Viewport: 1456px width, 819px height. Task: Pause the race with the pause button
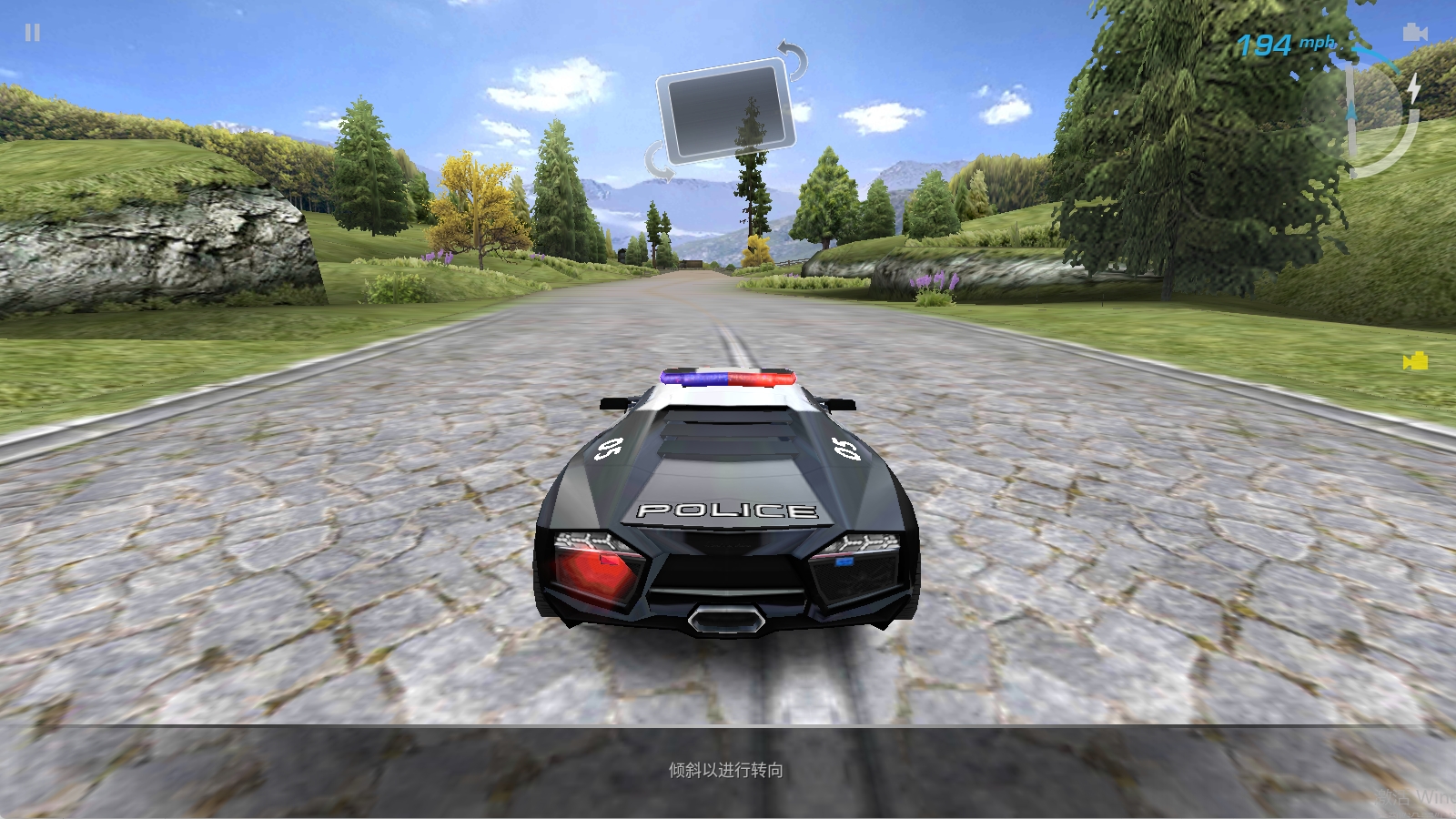(x=33, y=33)
